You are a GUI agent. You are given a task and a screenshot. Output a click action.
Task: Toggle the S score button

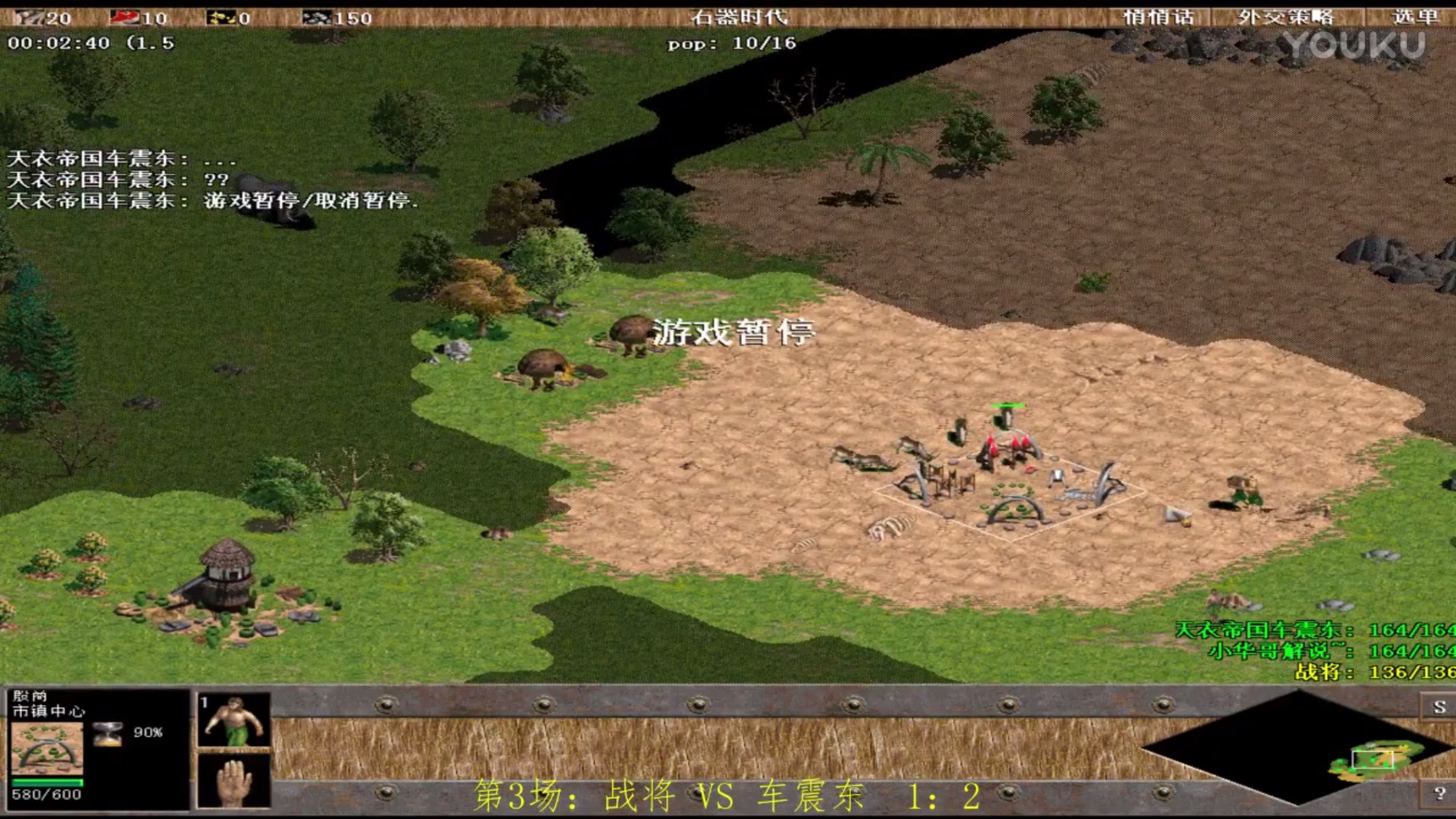(x=1439, y=707)
